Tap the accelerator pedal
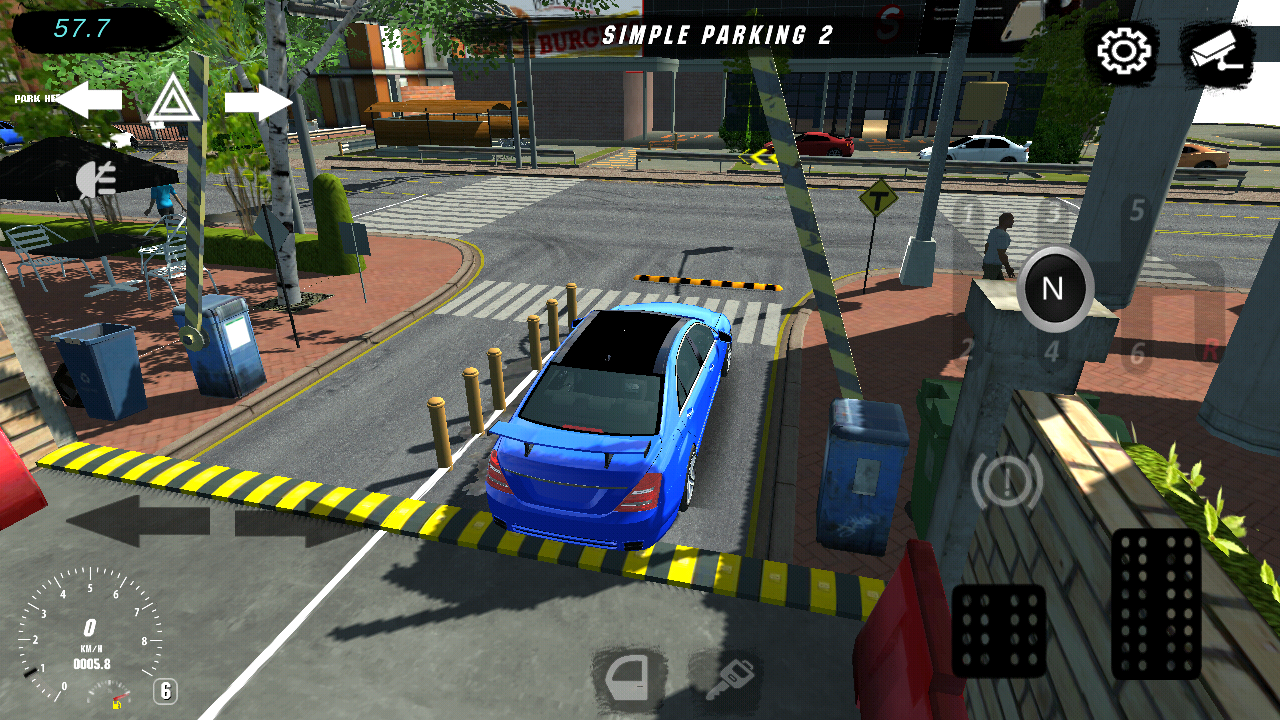 (1155, 603)
